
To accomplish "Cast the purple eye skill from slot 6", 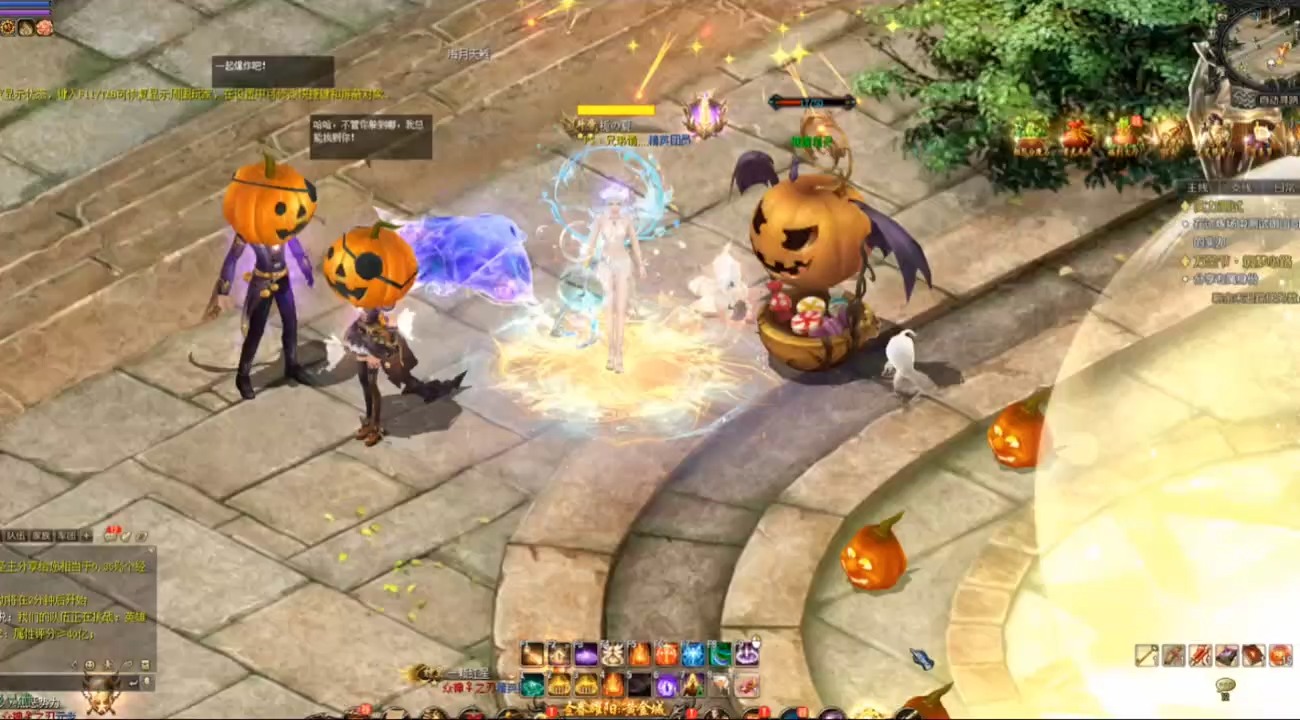I will click(665, 685).
